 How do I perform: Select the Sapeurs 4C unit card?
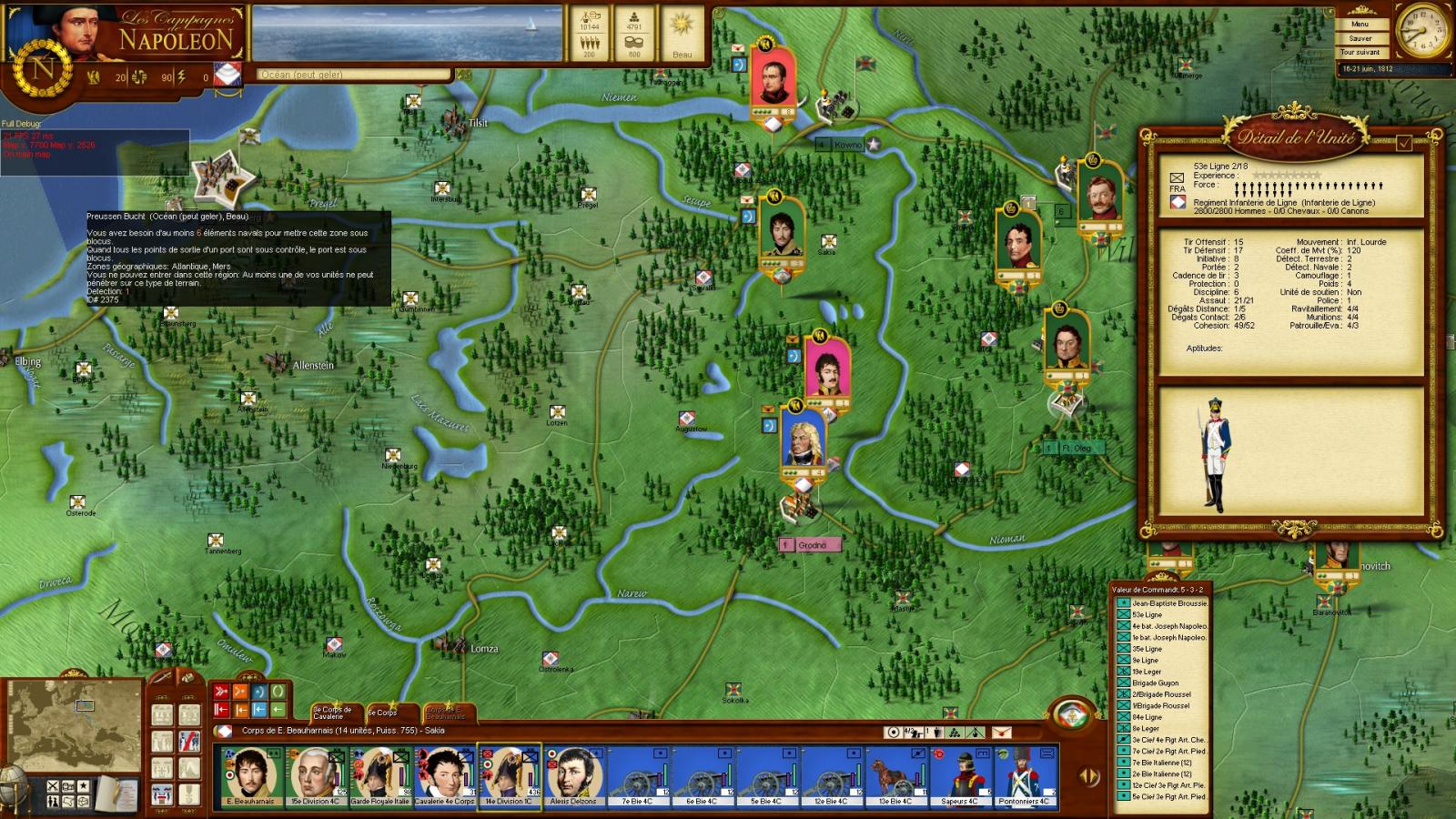pyautogui.click(x=960, y=776)
